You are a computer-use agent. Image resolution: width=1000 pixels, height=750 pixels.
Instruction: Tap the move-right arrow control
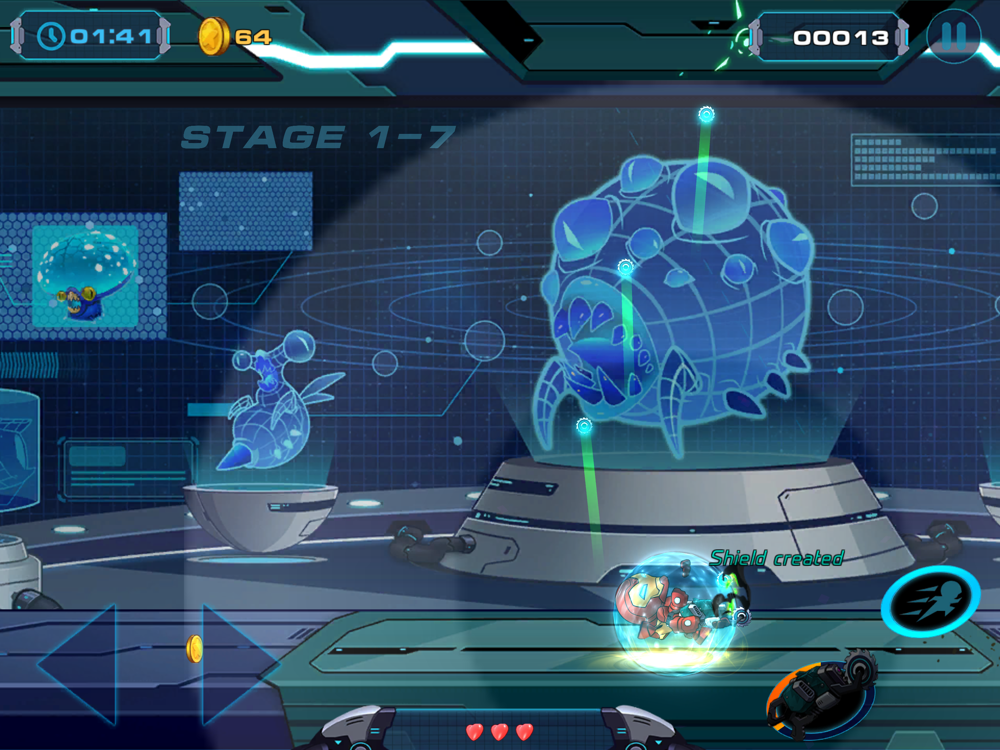(x=238, y=664)
